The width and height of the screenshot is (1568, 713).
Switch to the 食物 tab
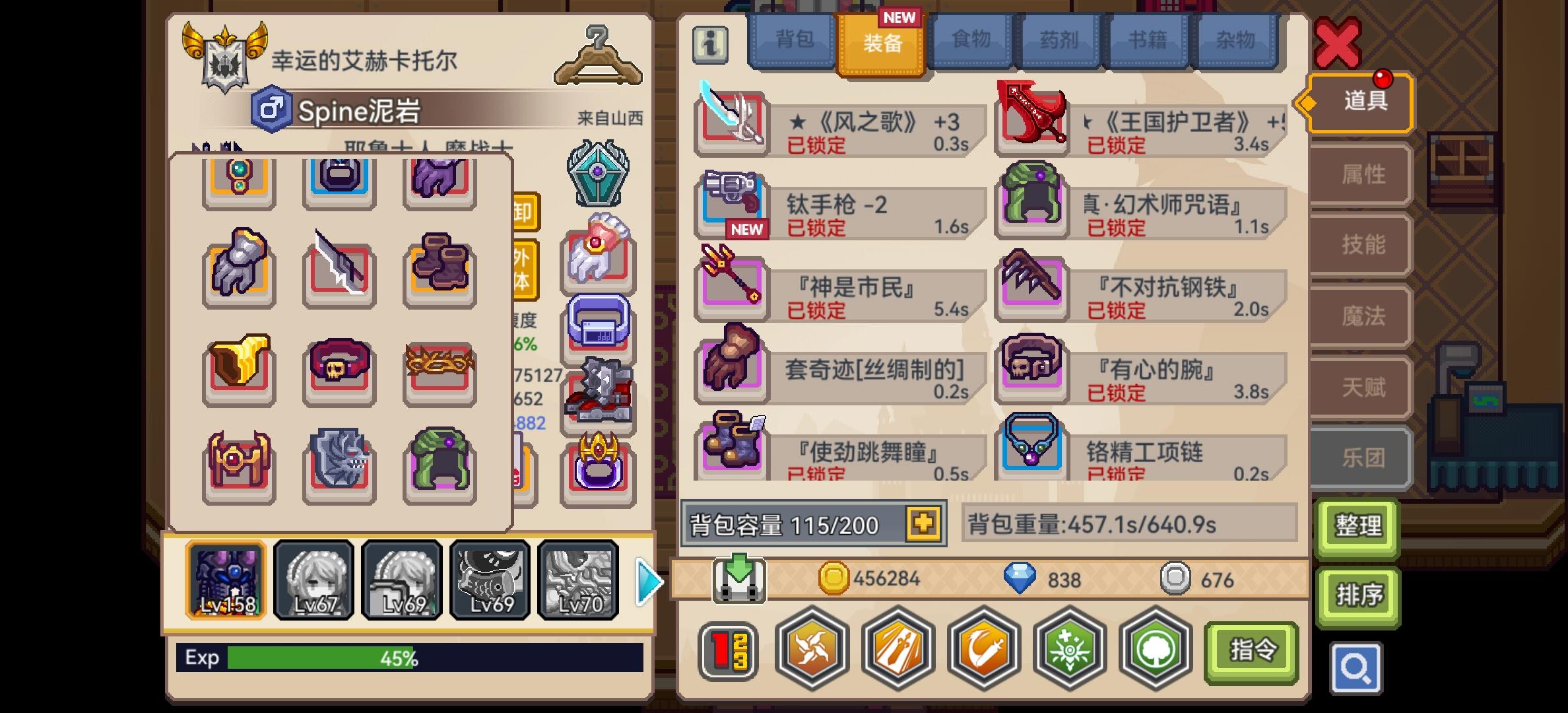click(970, 41)
